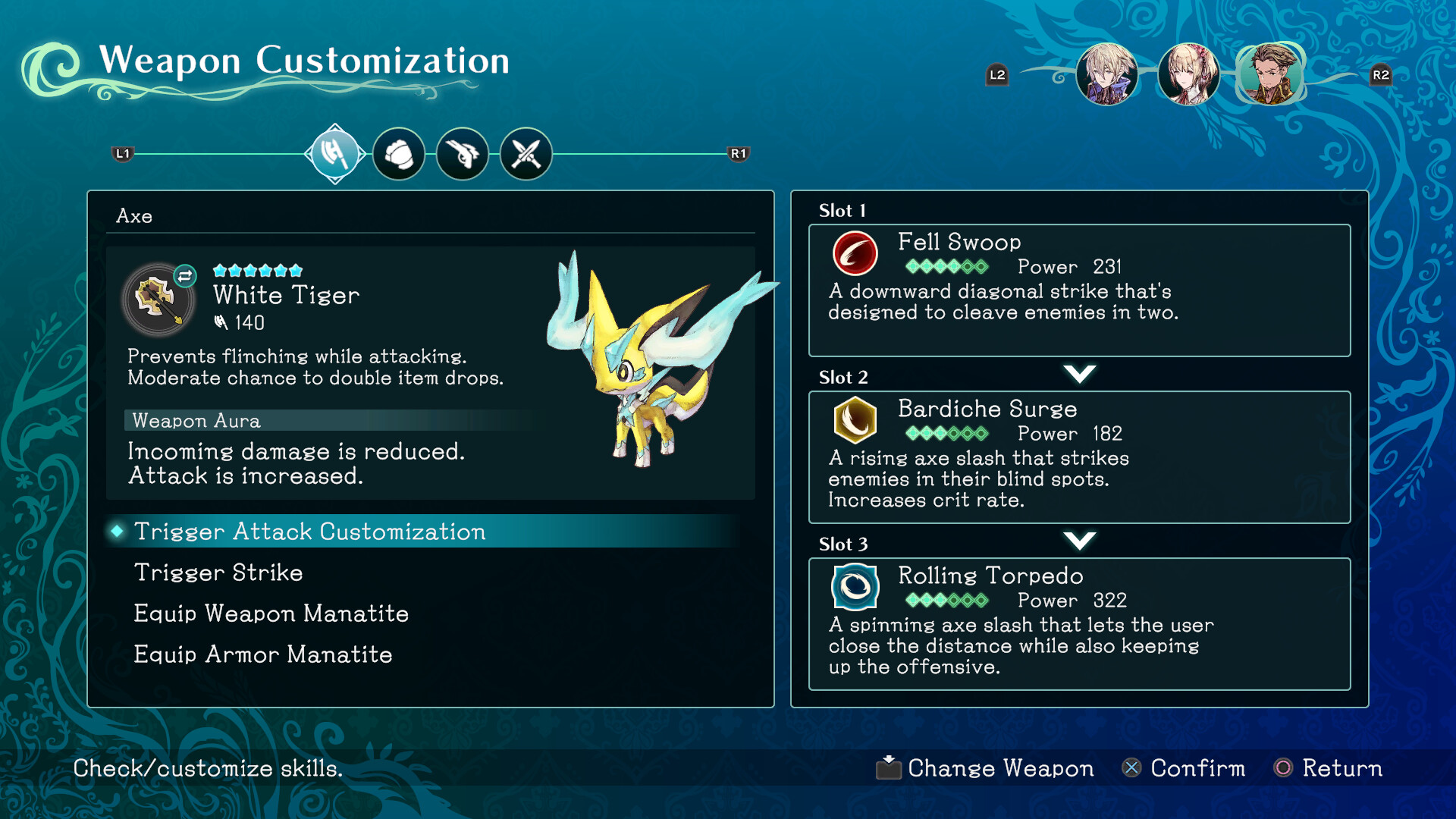This screenshot has width=1456, height=819.
Task: Select the Axe weapon category icon
Action: coord(335,152)
